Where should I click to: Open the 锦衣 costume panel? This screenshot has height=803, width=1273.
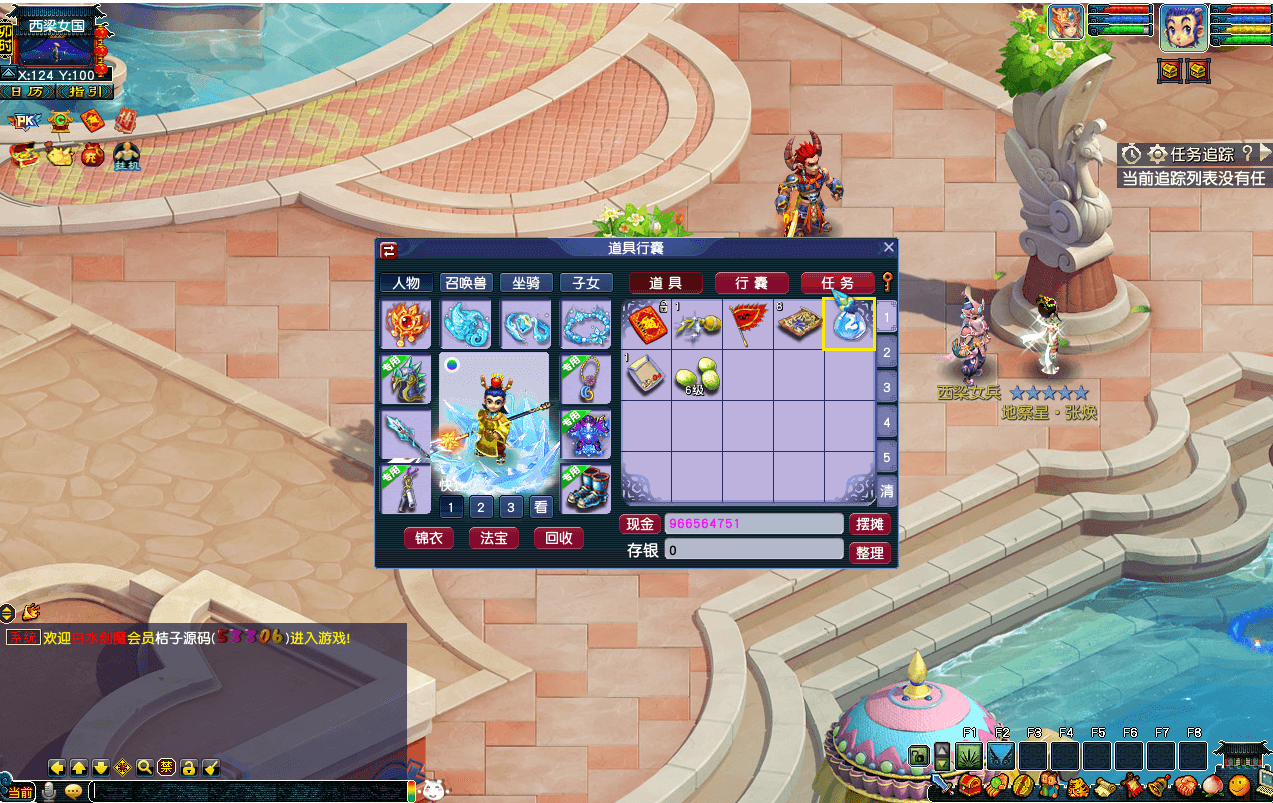428,538
